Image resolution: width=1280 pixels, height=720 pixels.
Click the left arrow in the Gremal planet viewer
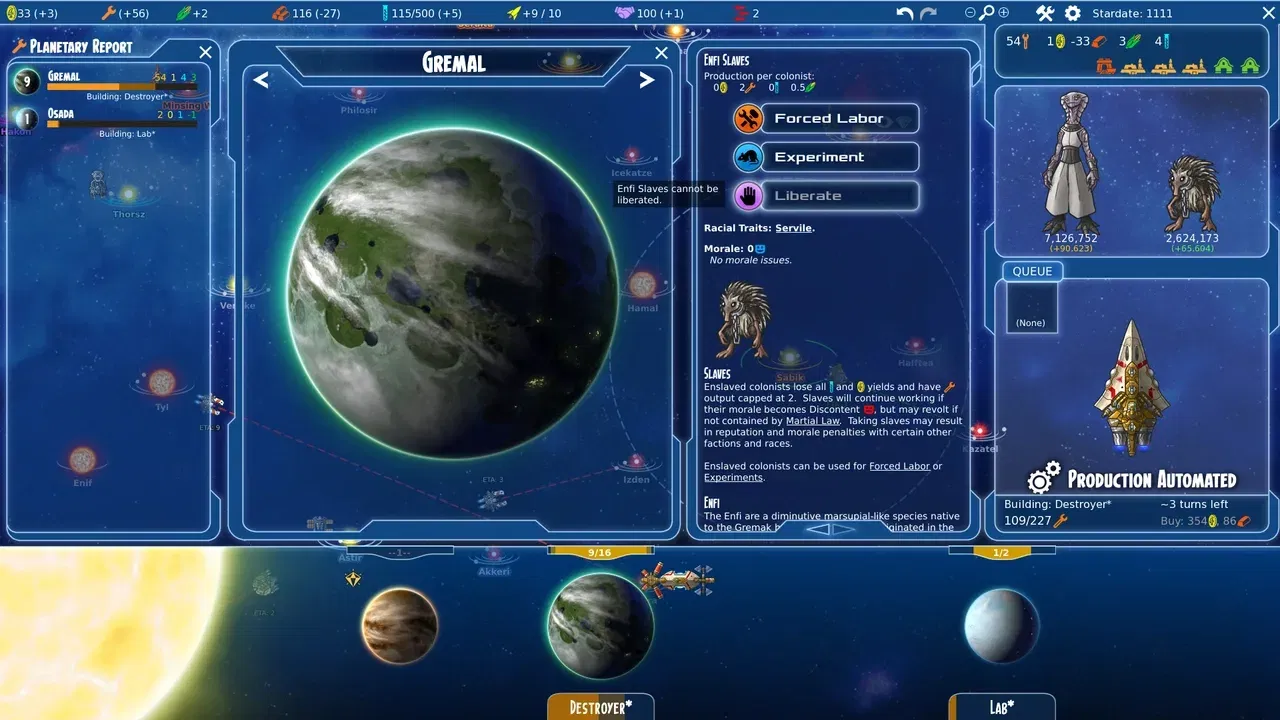(260, 80)
